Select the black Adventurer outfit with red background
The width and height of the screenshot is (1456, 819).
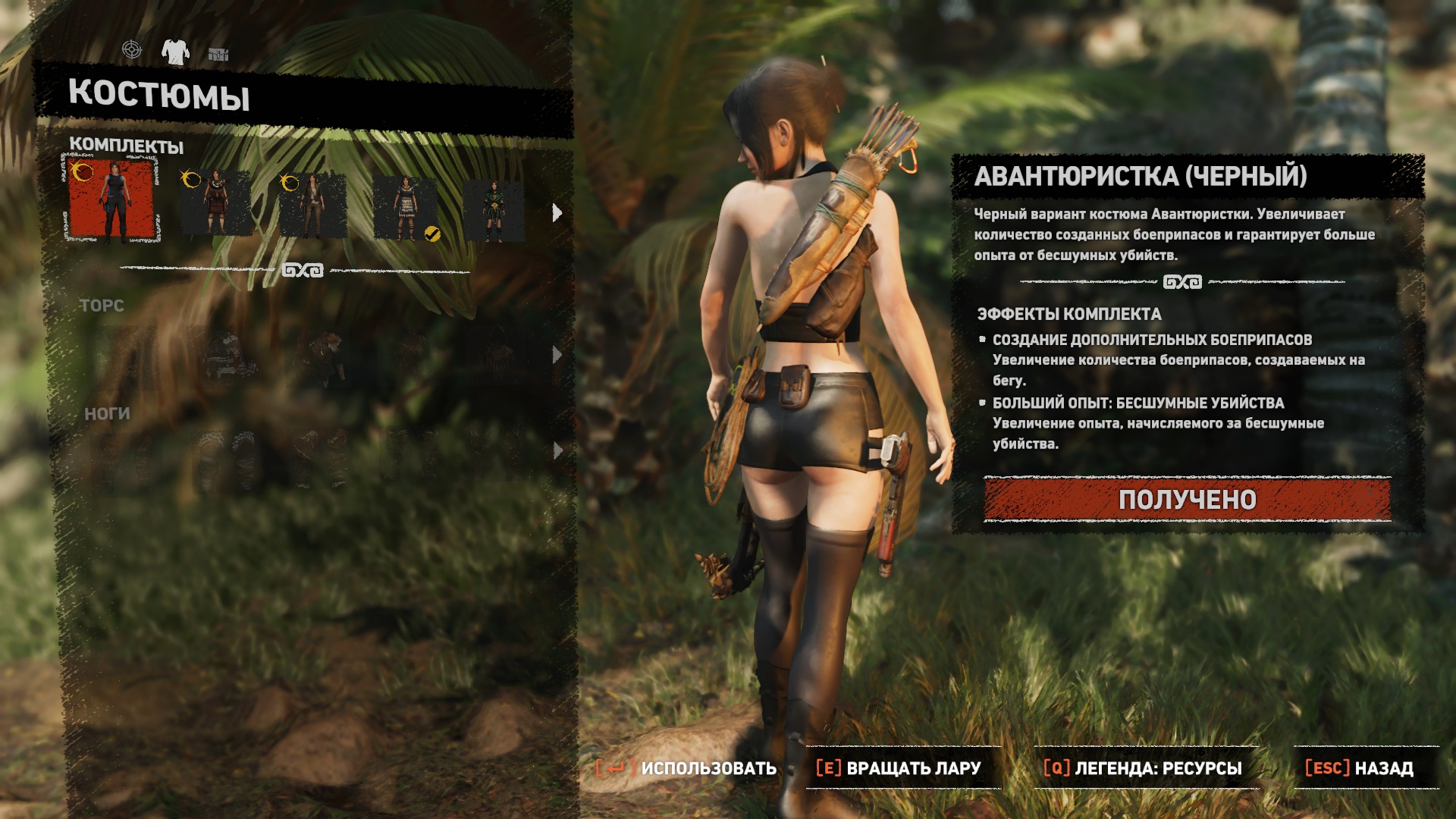(x=111, y=200)
